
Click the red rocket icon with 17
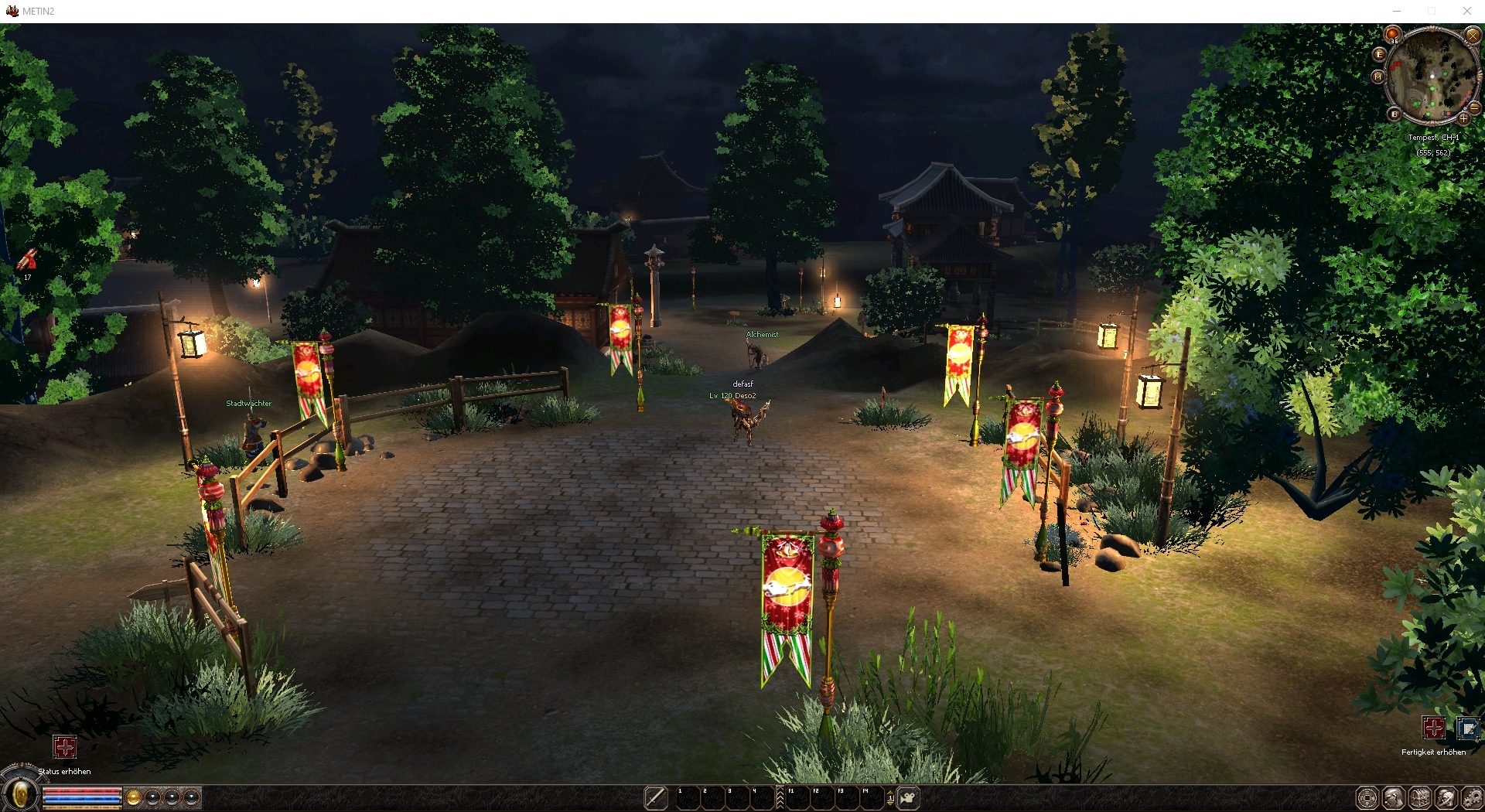(29, 259)
